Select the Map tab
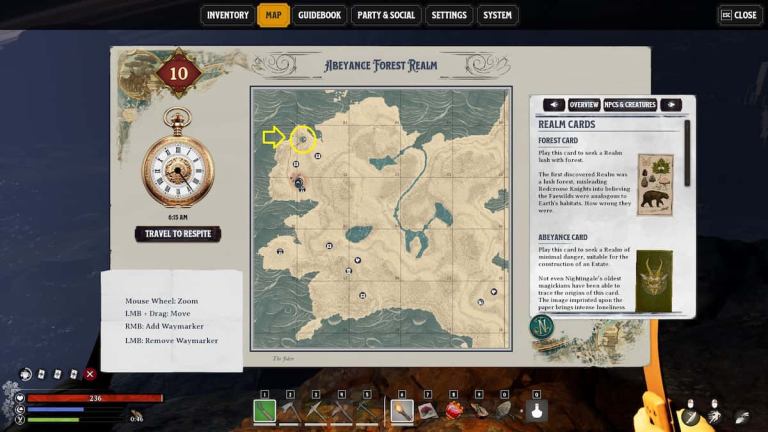 (273, 15)
